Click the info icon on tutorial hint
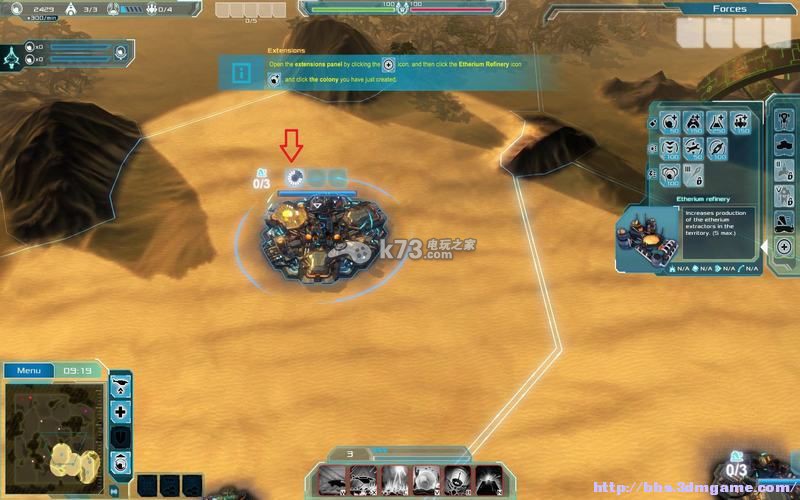800x500 pixels. [x=241, y=73]
